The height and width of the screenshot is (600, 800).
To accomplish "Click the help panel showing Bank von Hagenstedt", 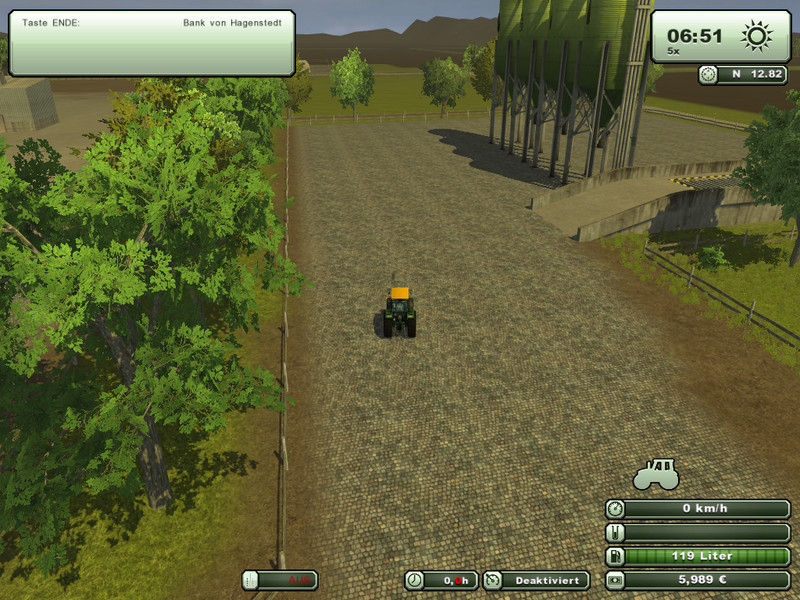I will (152, 43).
